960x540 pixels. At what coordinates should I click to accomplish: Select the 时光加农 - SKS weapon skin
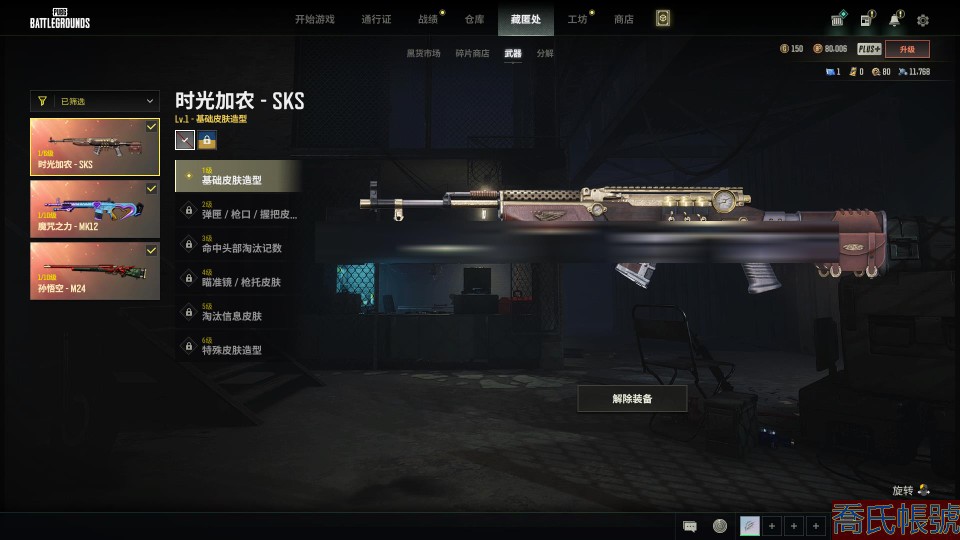[x=95, y=146]
